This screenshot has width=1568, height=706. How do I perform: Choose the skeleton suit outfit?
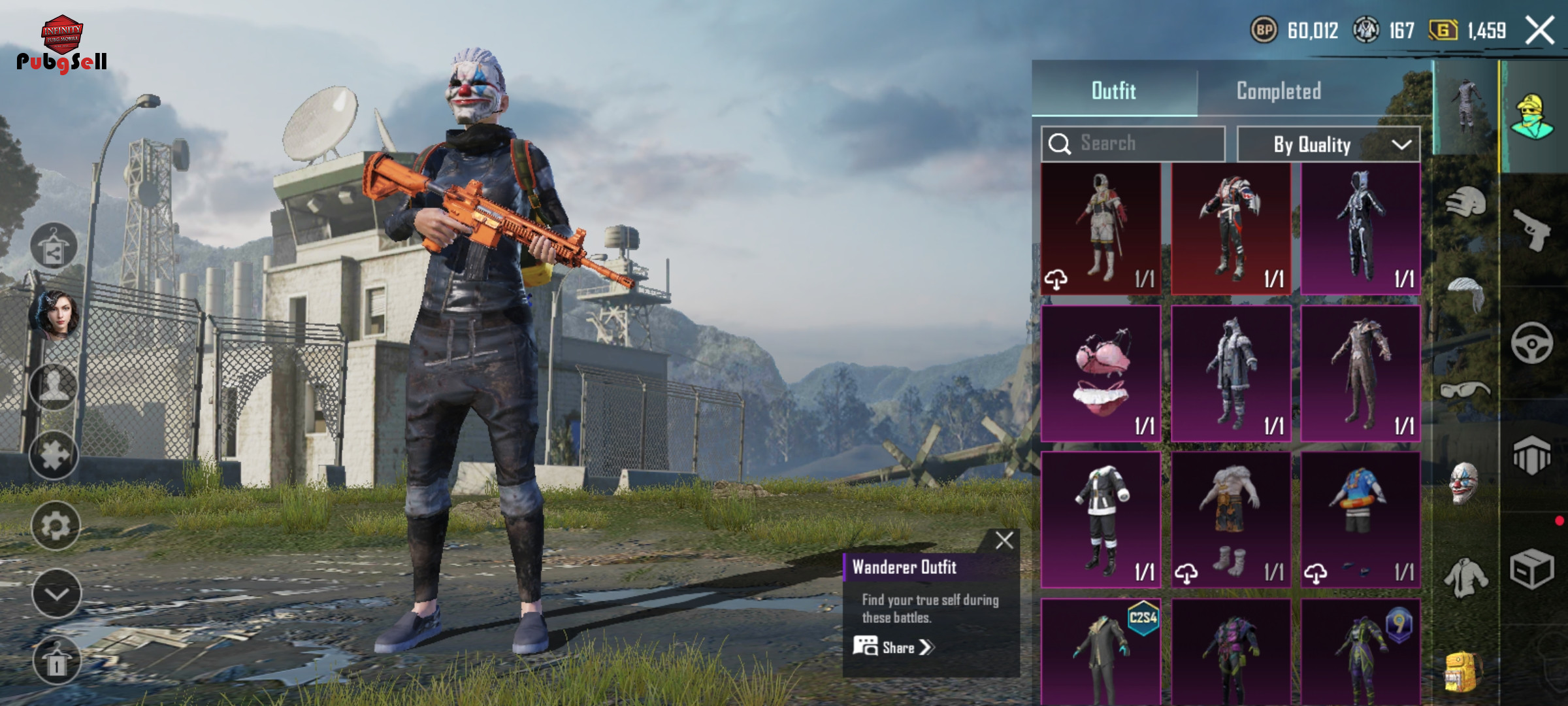tap(1361, 229)
